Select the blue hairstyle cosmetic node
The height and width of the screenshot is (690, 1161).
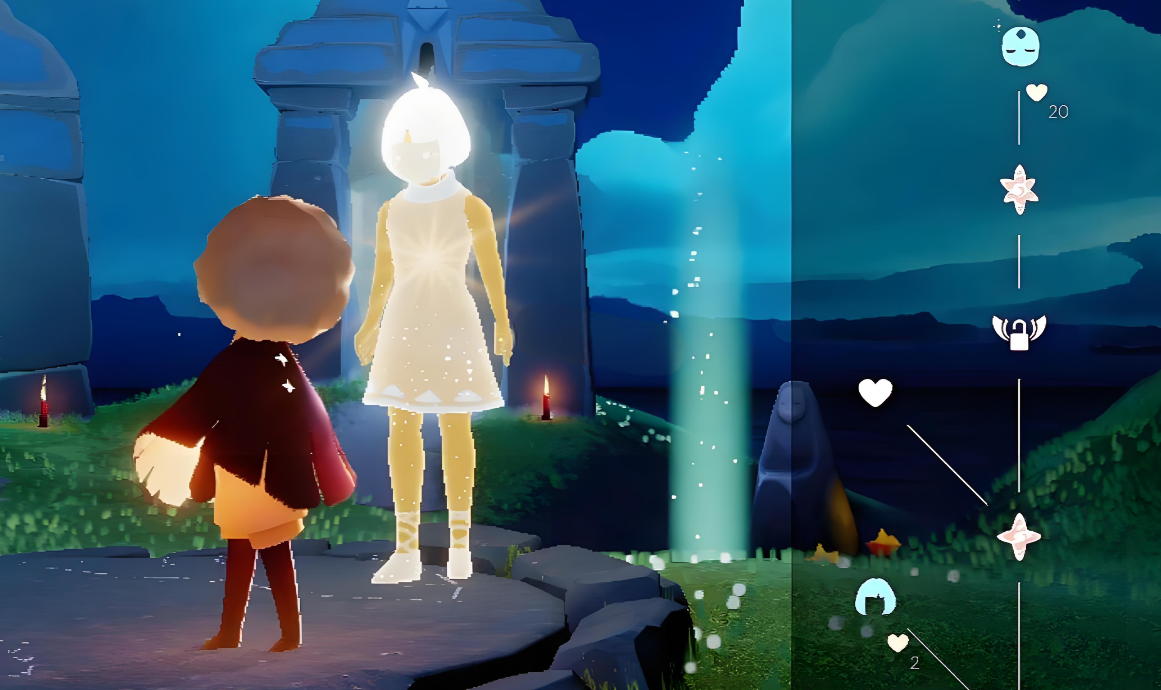875,598
